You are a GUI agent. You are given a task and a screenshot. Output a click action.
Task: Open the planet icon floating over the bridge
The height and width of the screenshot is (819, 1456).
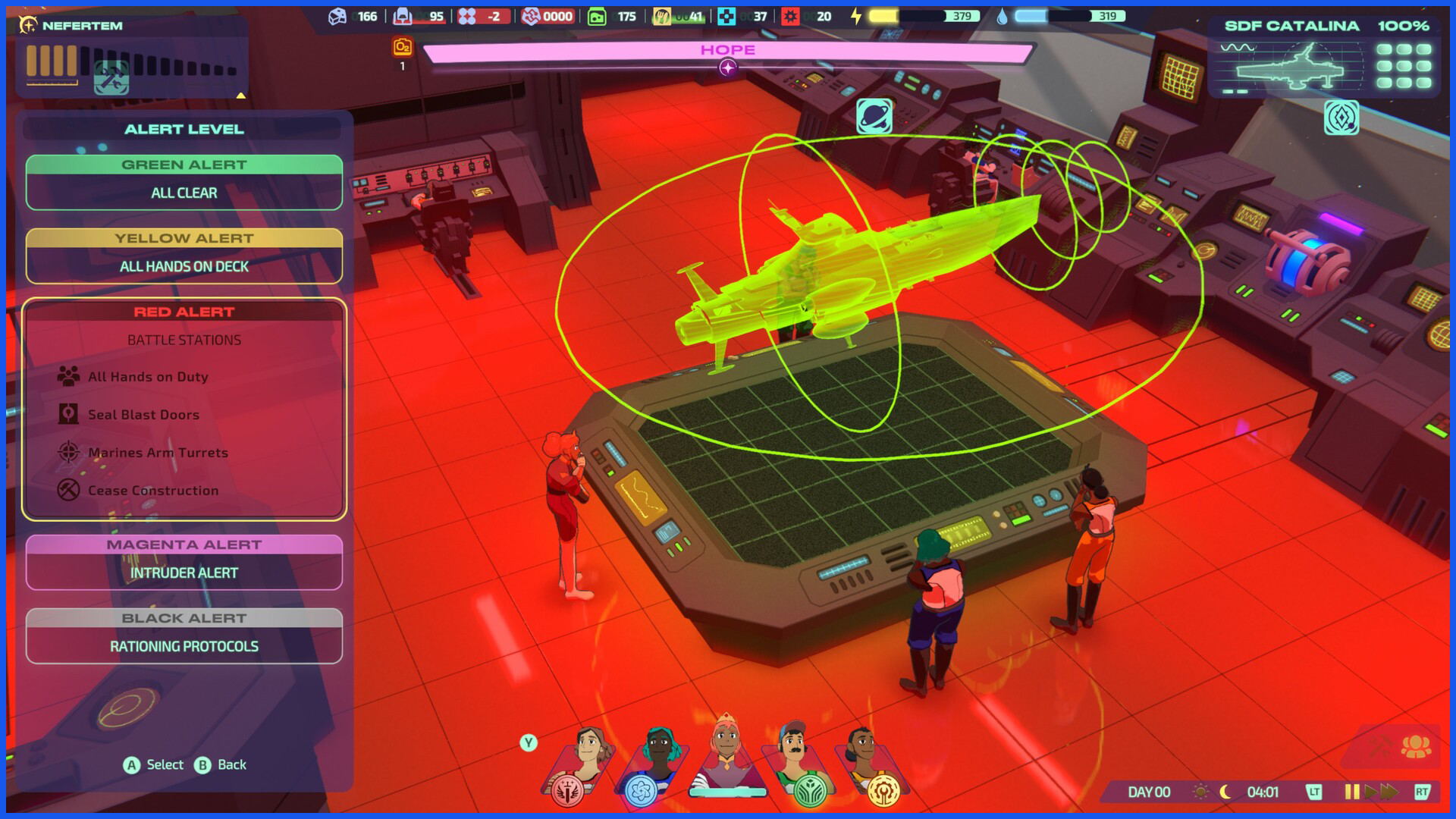(874, 117)
